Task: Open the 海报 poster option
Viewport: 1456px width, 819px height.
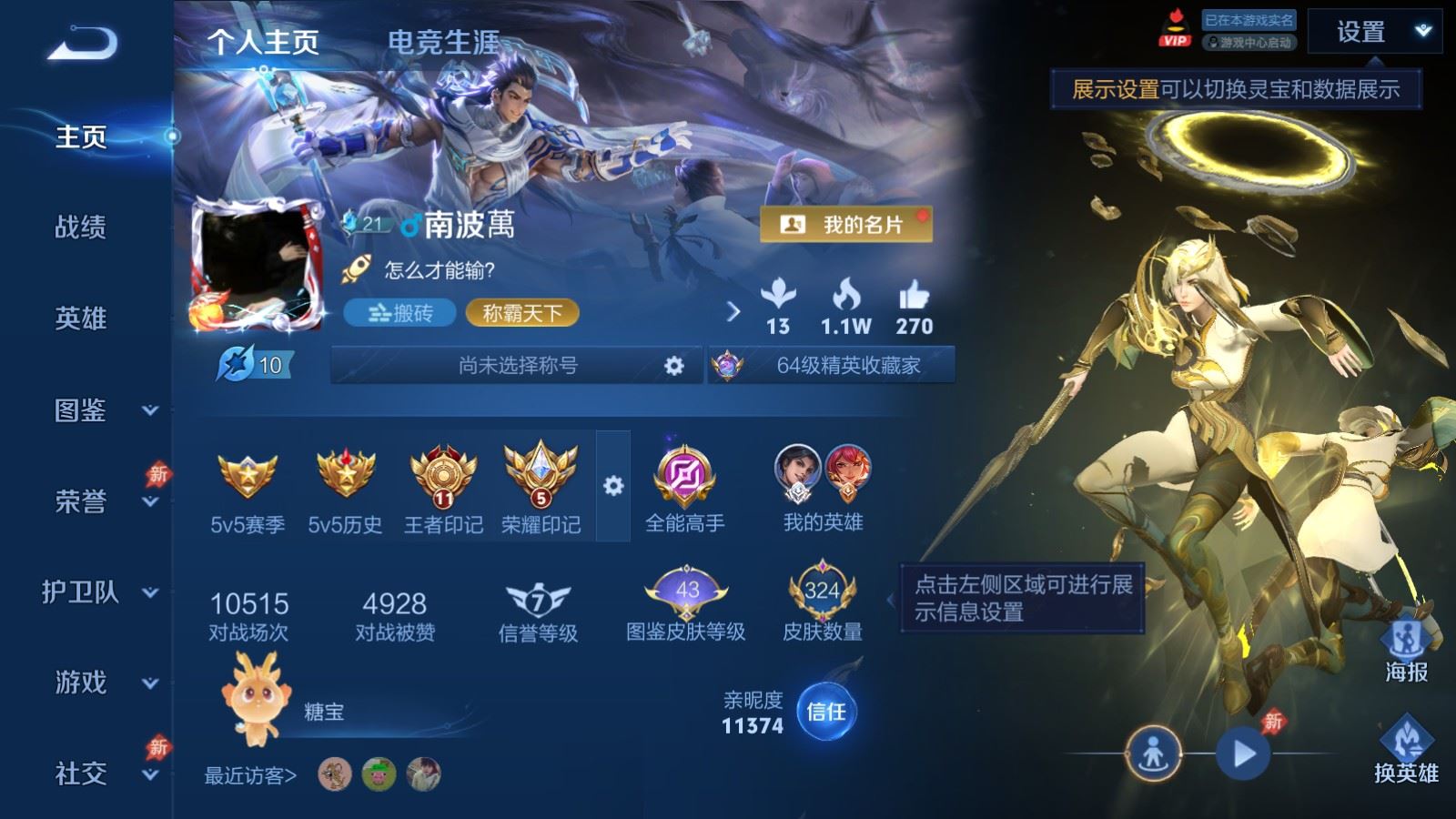Action: (1406, 650)
